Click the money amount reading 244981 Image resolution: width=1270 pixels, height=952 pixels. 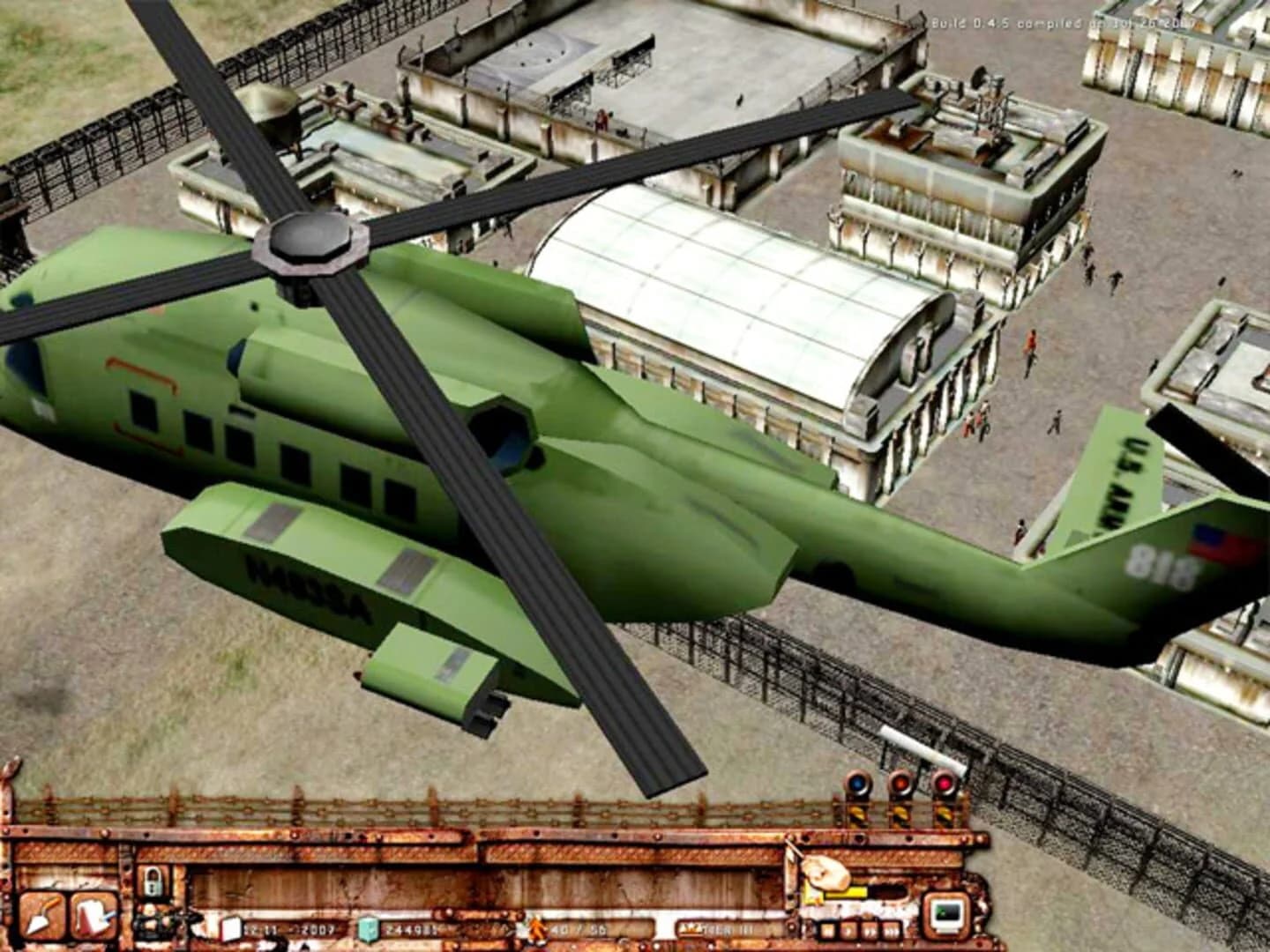point(410,927)
